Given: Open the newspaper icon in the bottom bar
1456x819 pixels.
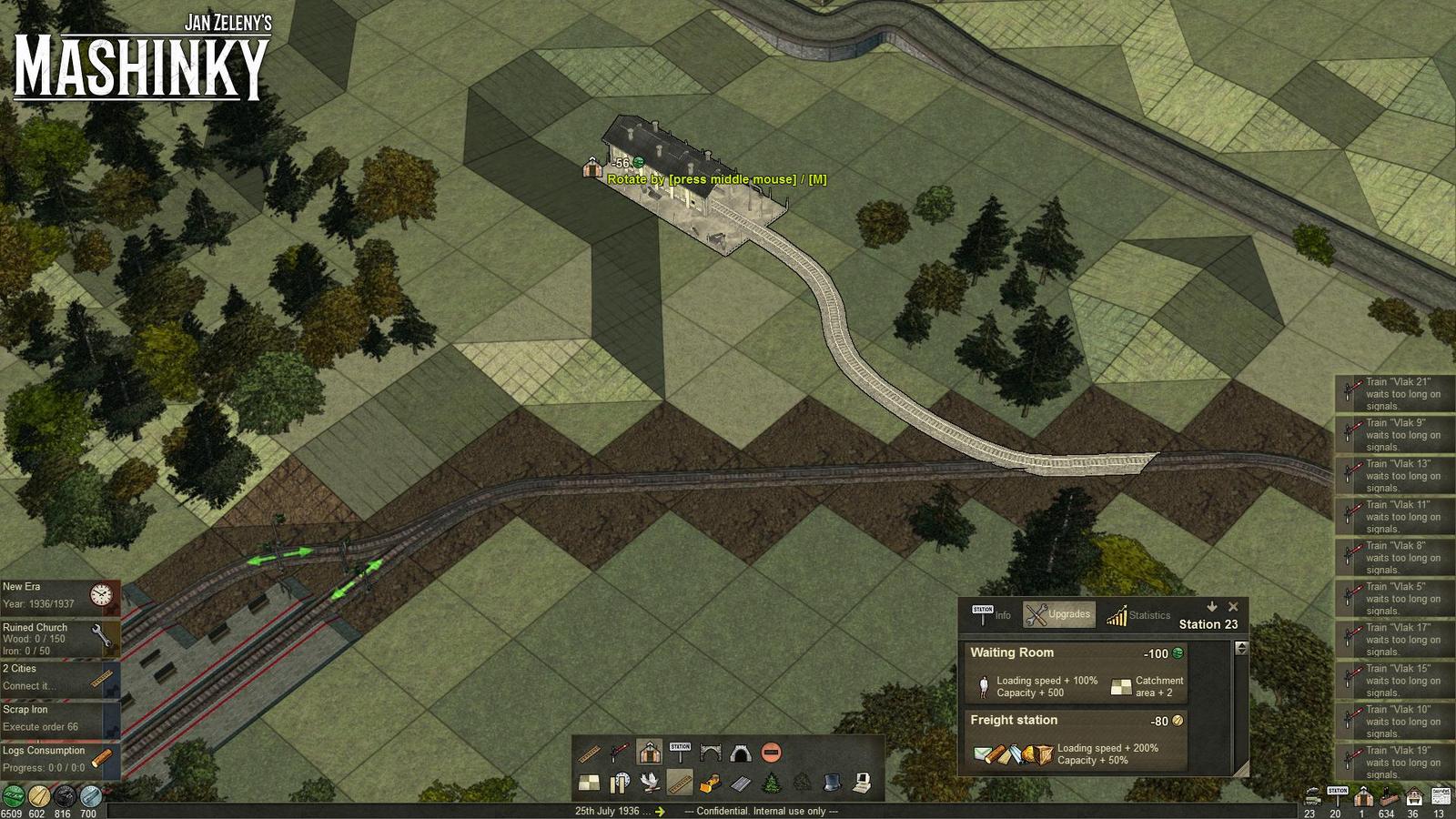Looking at the screenshot, I should 1441,797.
